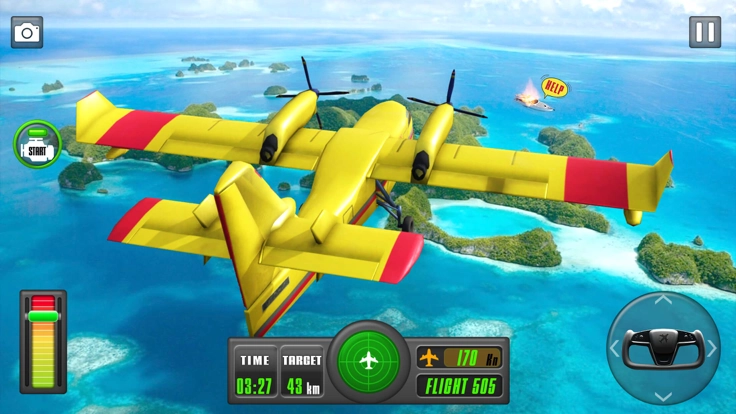736x414 pixels.
Task: Click the HELP rescue marker
Action: point(553,86)
